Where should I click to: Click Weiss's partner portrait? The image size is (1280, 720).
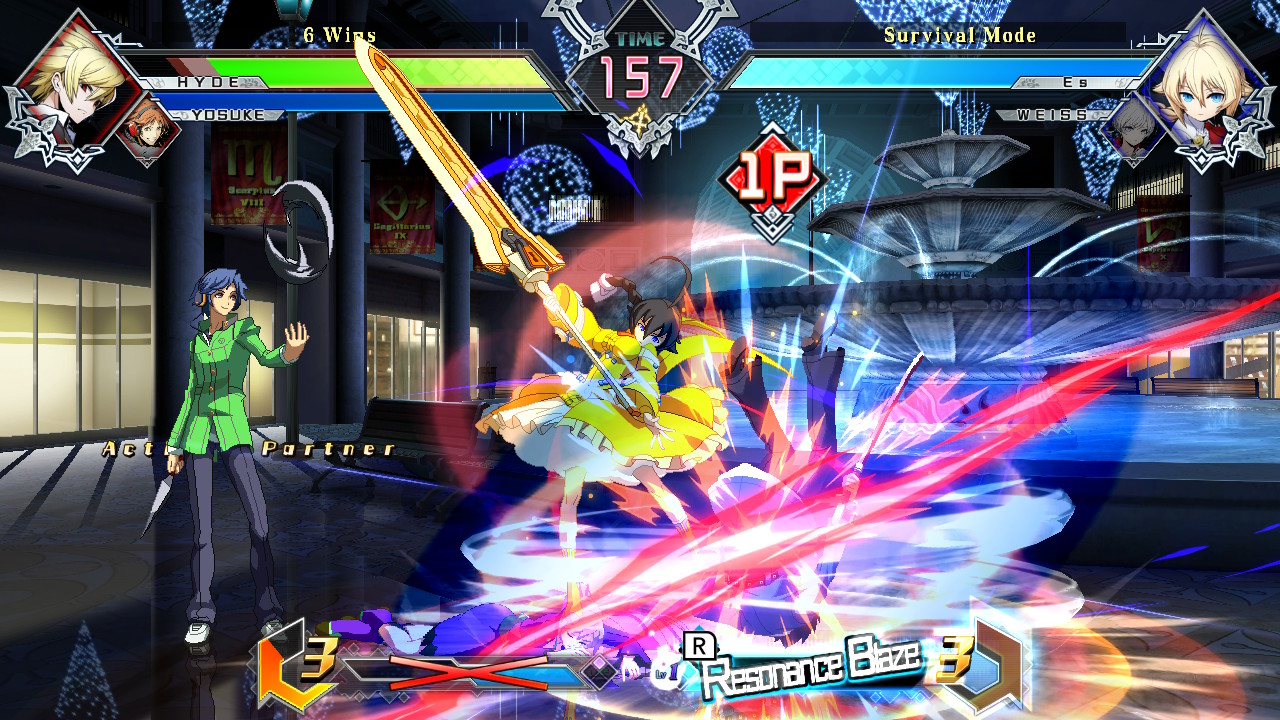1131,128
